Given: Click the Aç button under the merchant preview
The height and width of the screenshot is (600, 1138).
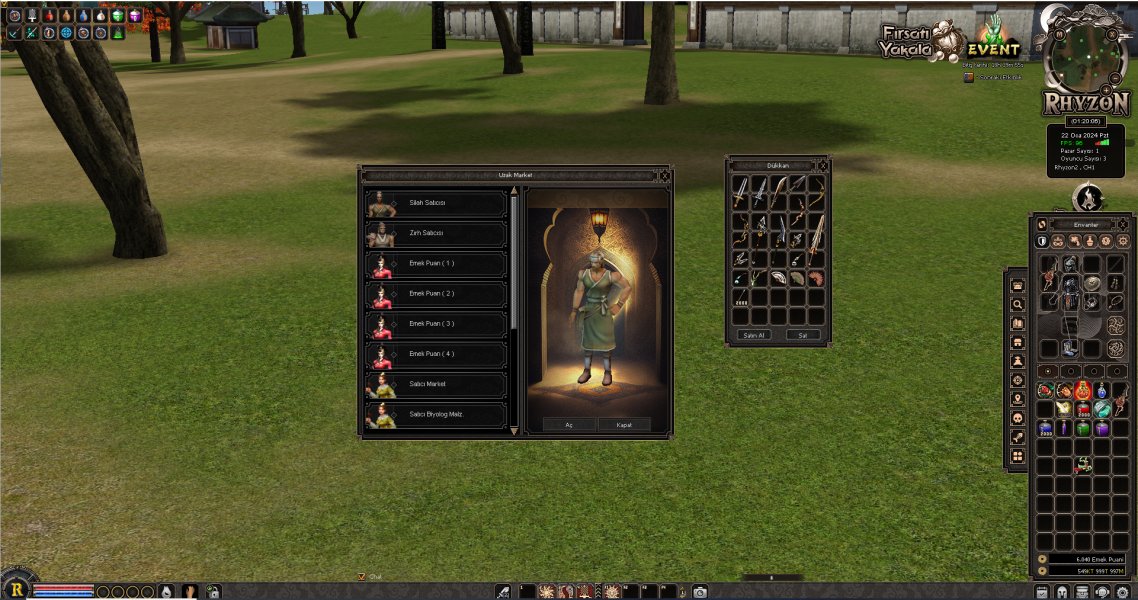Looking at the screenshot, I should click(569, 424).
